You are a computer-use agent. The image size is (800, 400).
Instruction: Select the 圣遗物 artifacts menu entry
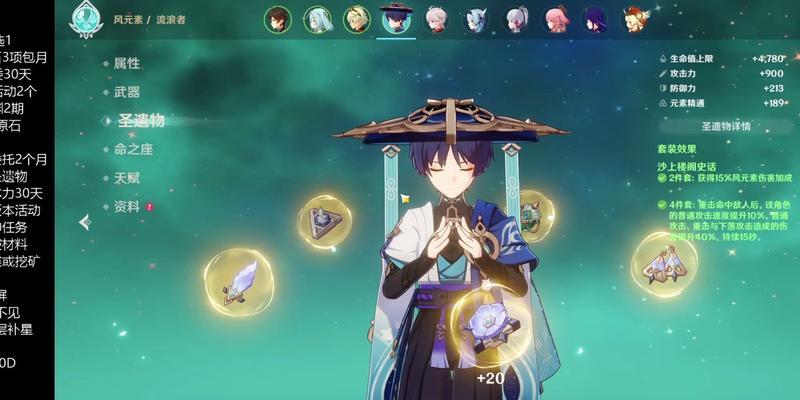click(x=140, y=121)
